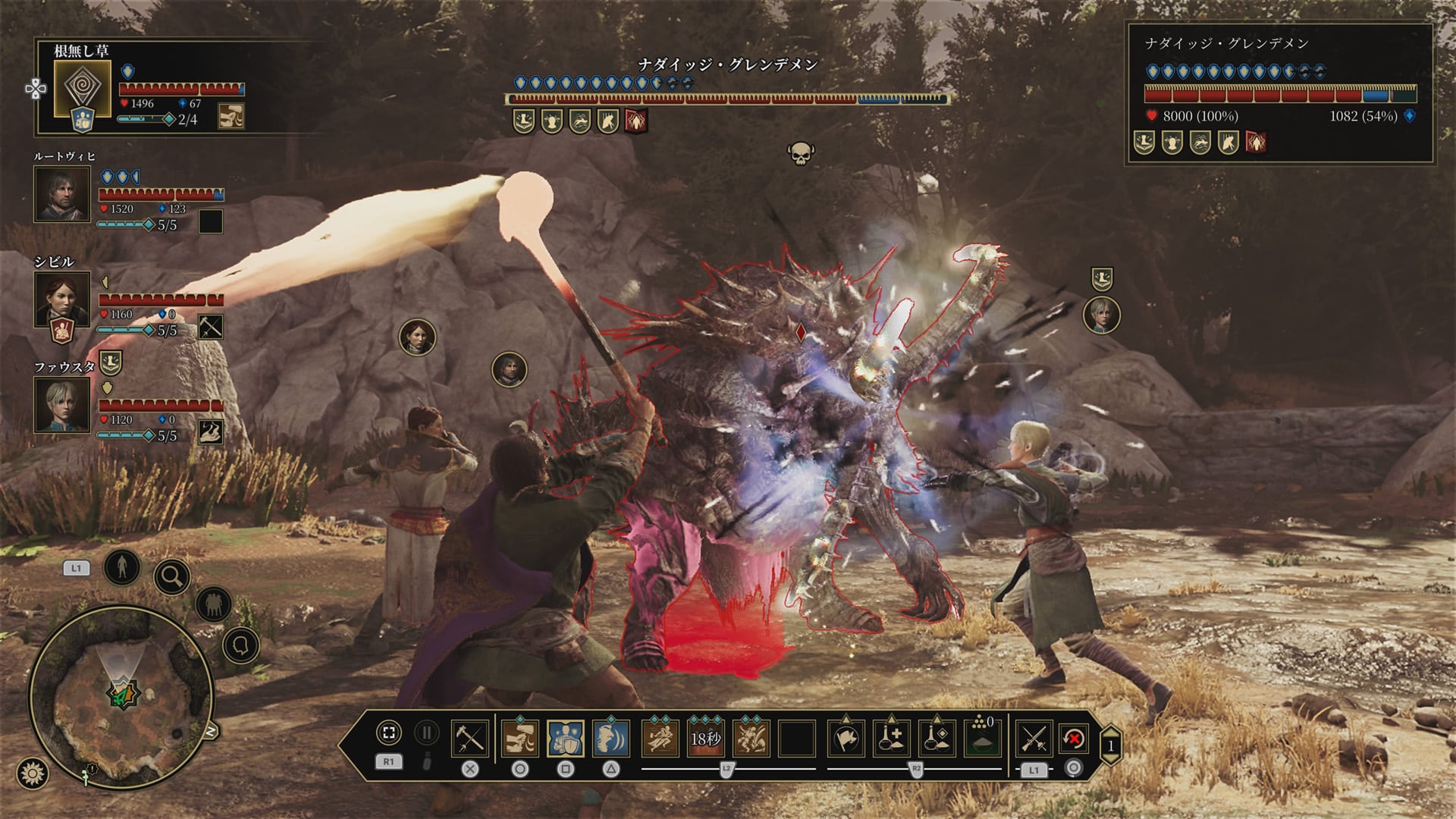Use the potion with diamond symbol
Viewport: 1456px width, 819px height.
click(x=937, y=738)
